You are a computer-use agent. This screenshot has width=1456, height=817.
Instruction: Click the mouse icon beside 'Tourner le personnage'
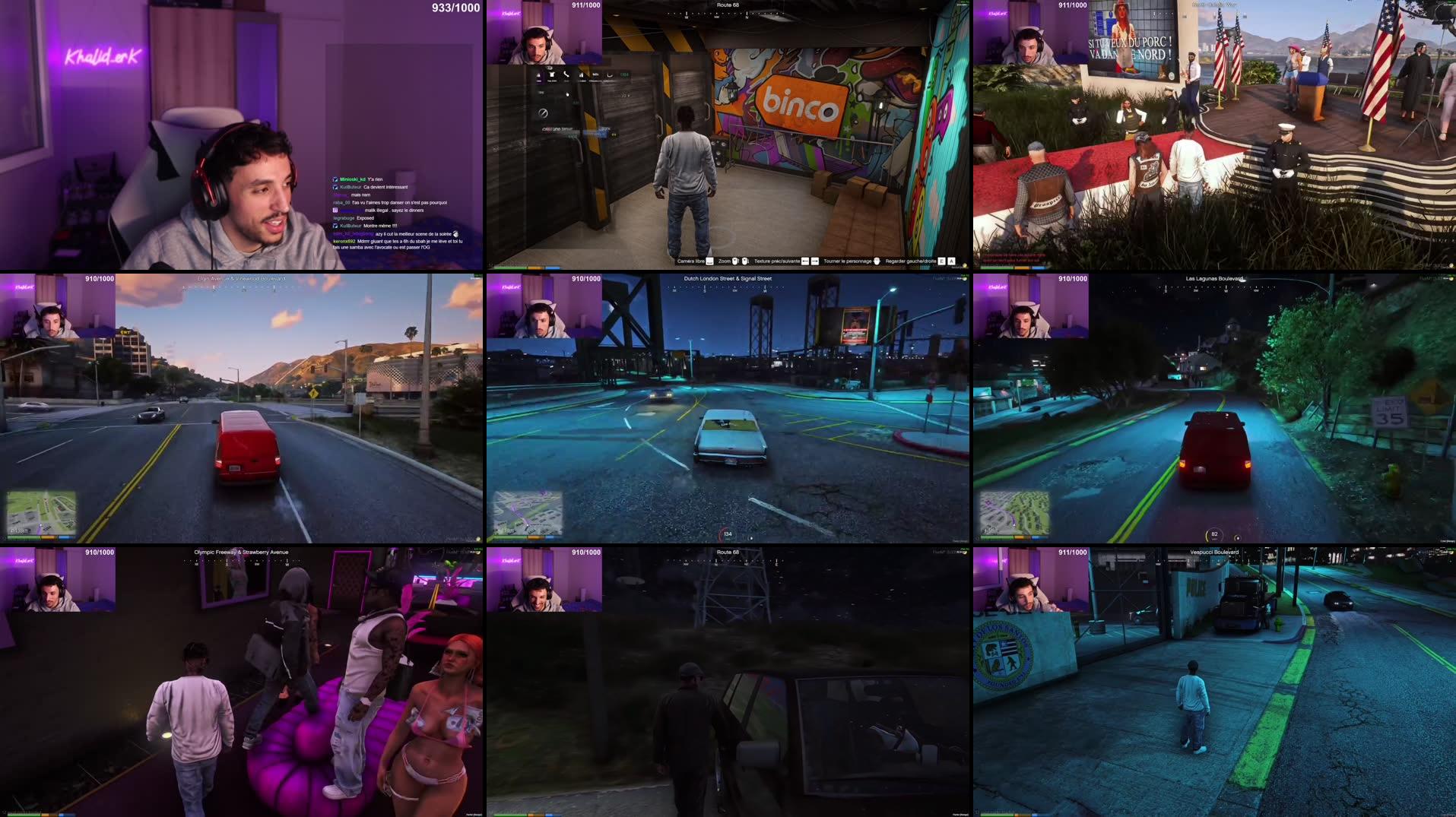(x=877, y=261)
